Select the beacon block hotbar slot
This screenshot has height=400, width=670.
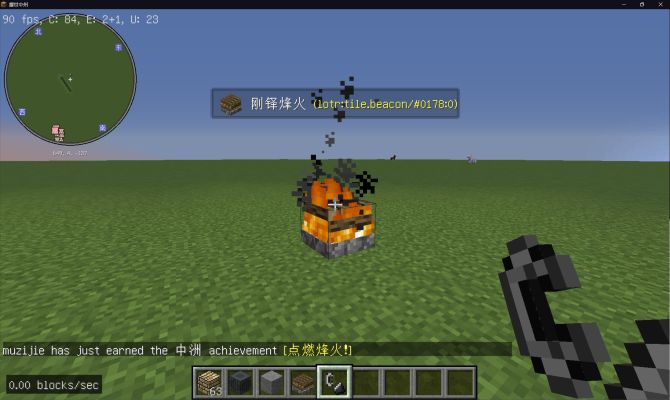(301, 381)
